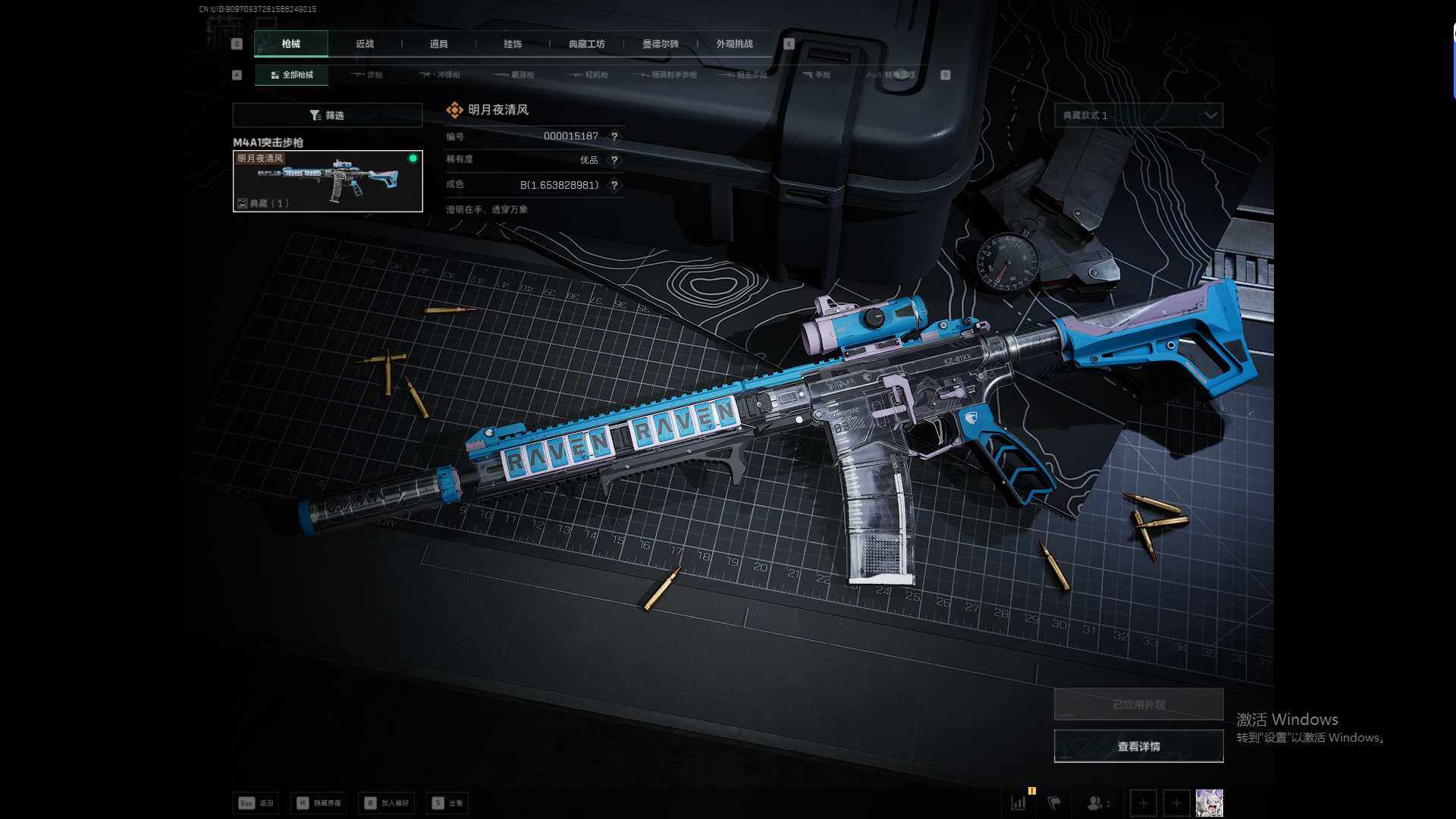Image resolution: width=1456 pixels, height=819 pixels.
Task: Show help for the 编号 serial number
Action: tap(614, 136)
